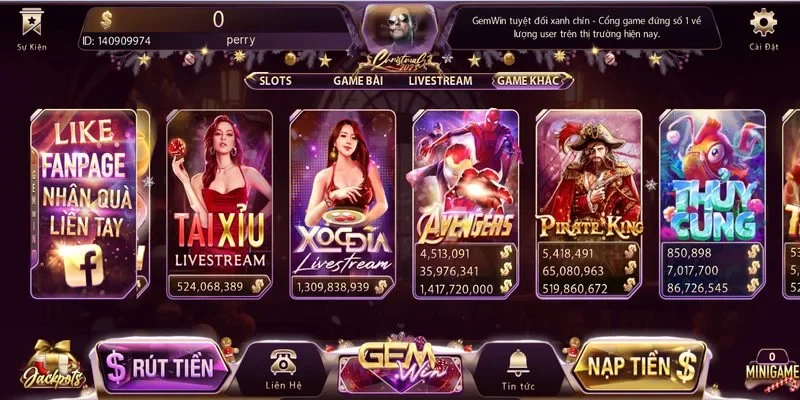Tap the Nạp Tiền deposit button
The width and height of the screenshot is (800, 400).
click(640, 364)
